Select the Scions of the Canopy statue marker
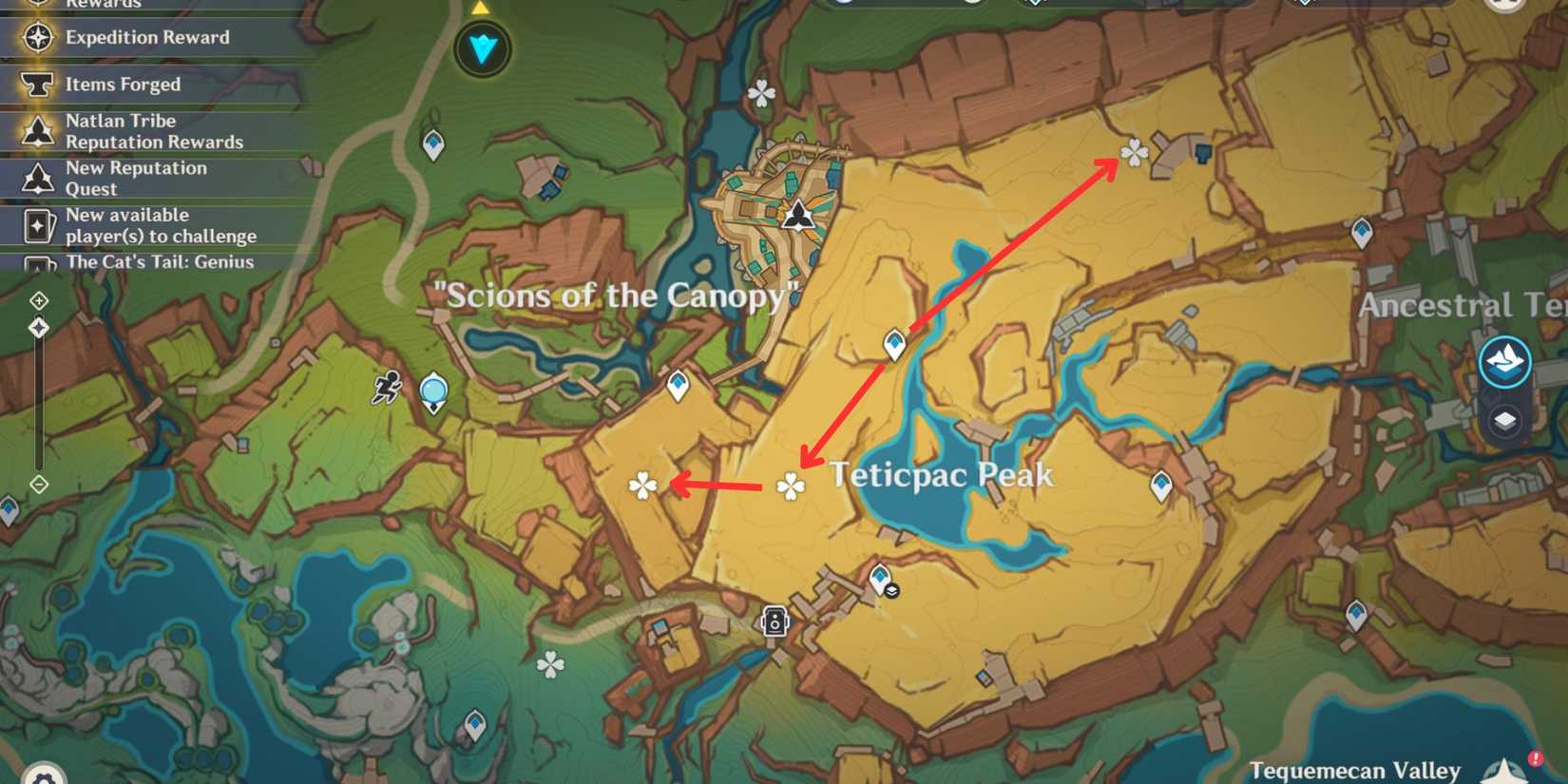The height and width of the screenshot is (784, 1568). pos(798,217)
